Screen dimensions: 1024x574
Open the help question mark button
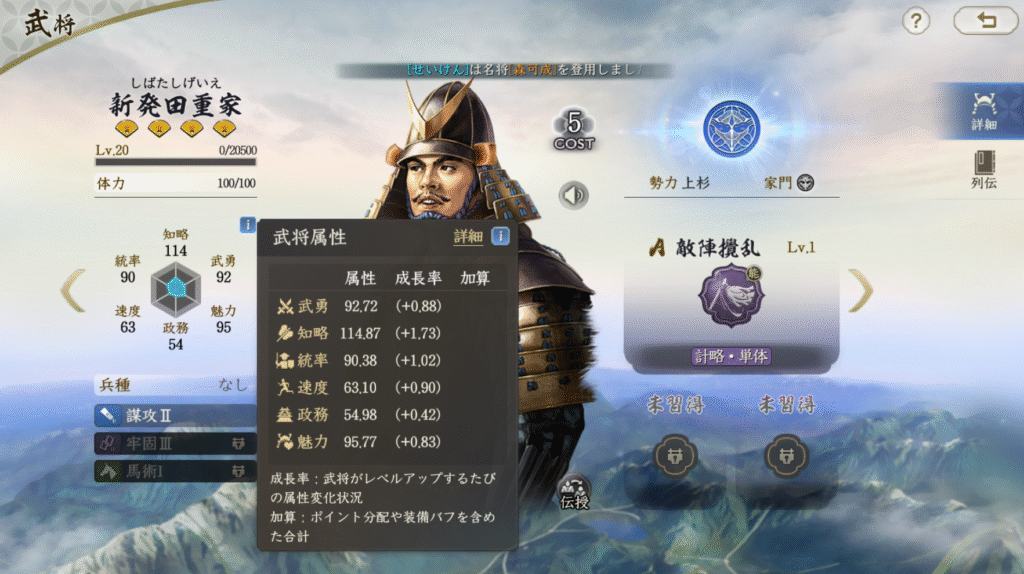click(917, 21)
